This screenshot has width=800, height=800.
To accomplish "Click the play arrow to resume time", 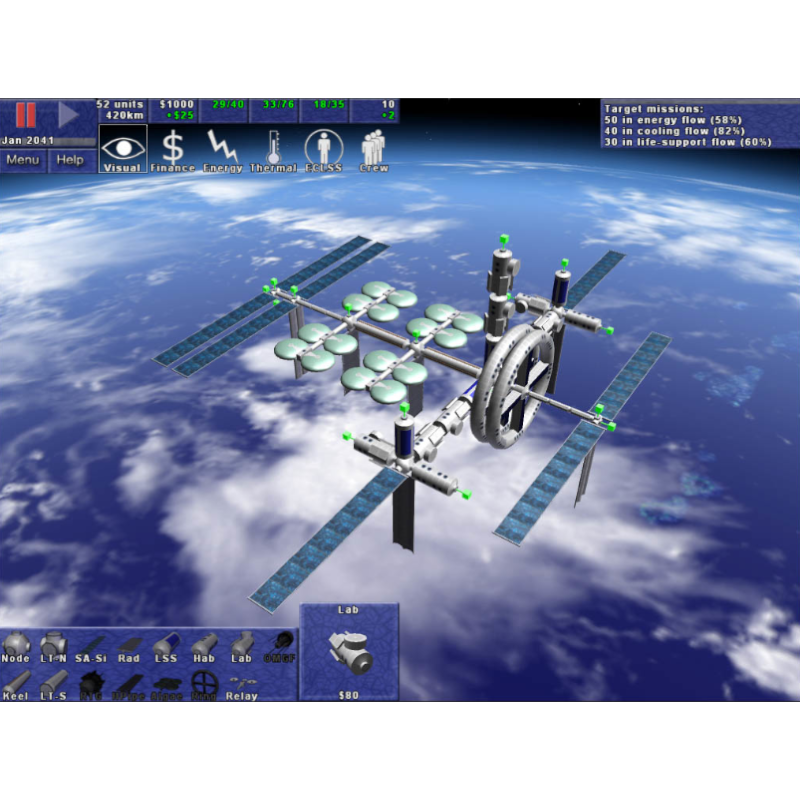I will (68, 115).
